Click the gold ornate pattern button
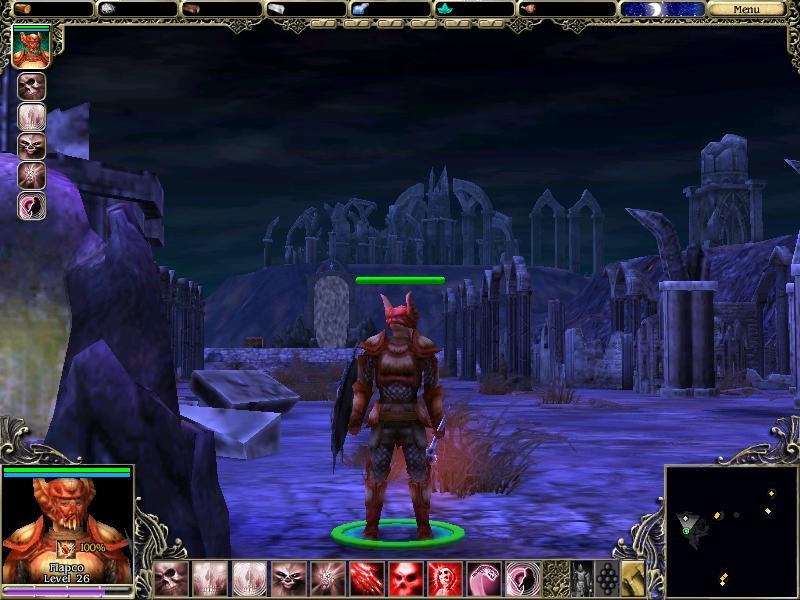 tap(555, 579)
